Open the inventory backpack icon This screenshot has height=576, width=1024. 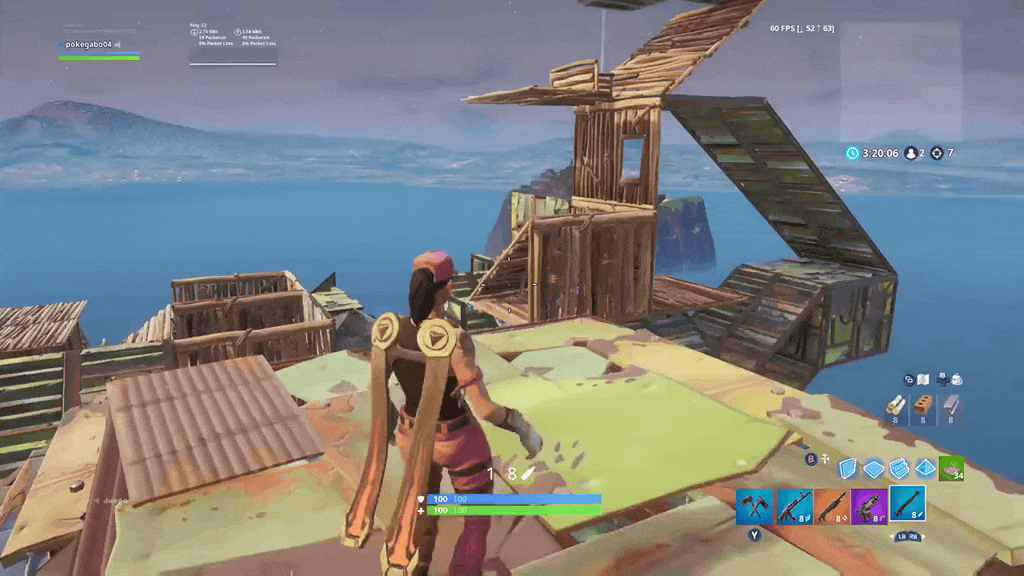coord(956,379)
